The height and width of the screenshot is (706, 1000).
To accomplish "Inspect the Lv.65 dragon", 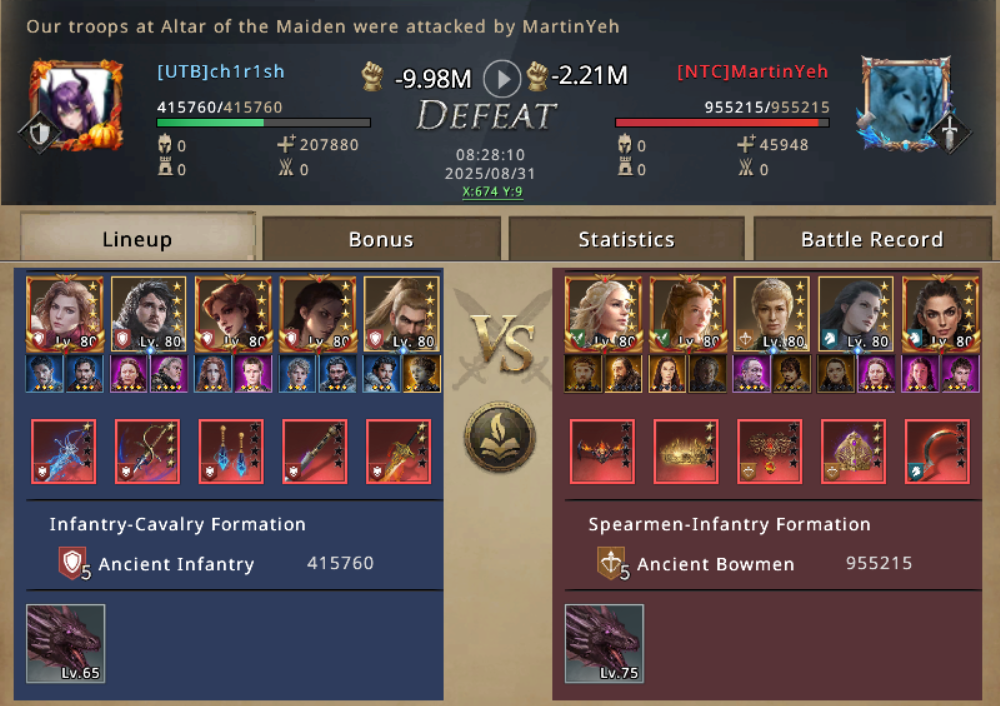I will pyautogui.click(x=65, y=644).
